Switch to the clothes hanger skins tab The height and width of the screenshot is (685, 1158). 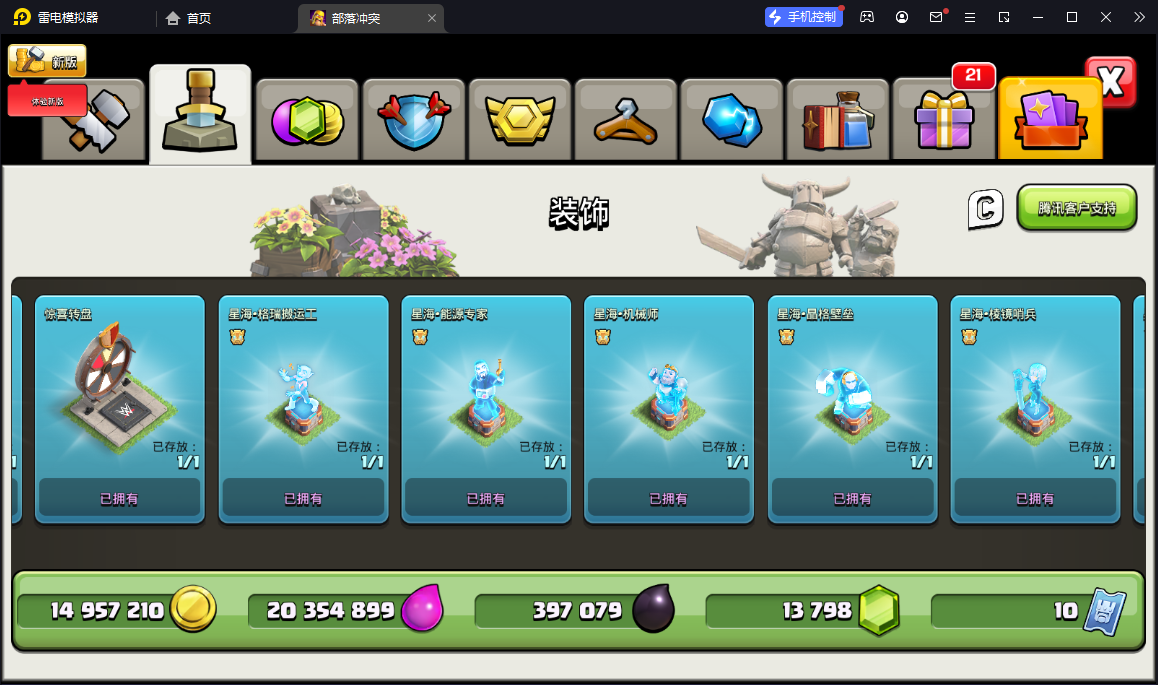[x=626, y=121]
